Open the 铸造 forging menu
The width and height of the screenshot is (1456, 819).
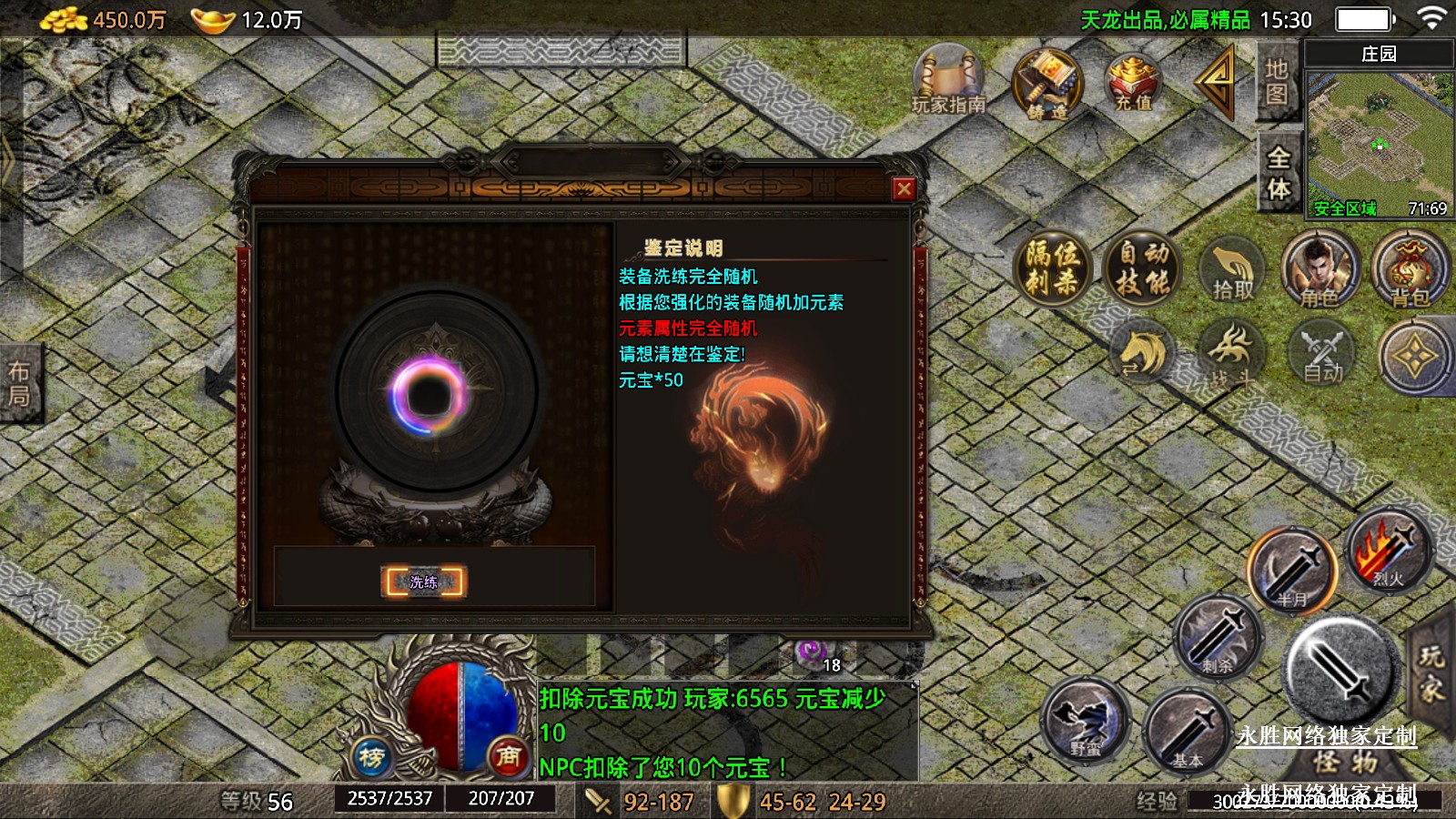point(1048,85)
